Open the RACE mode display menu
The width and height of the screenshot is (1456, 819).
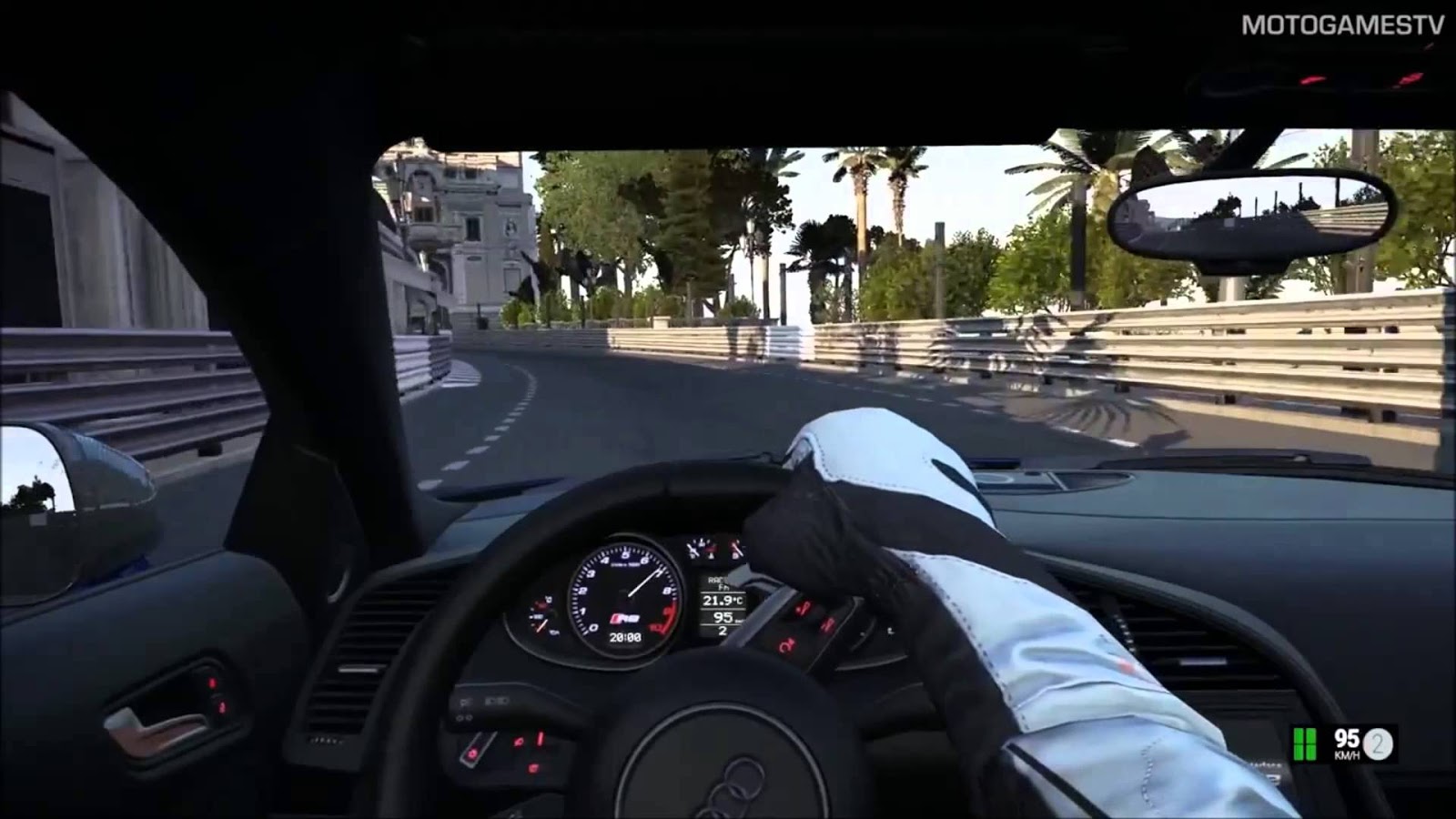pos(719,580)
